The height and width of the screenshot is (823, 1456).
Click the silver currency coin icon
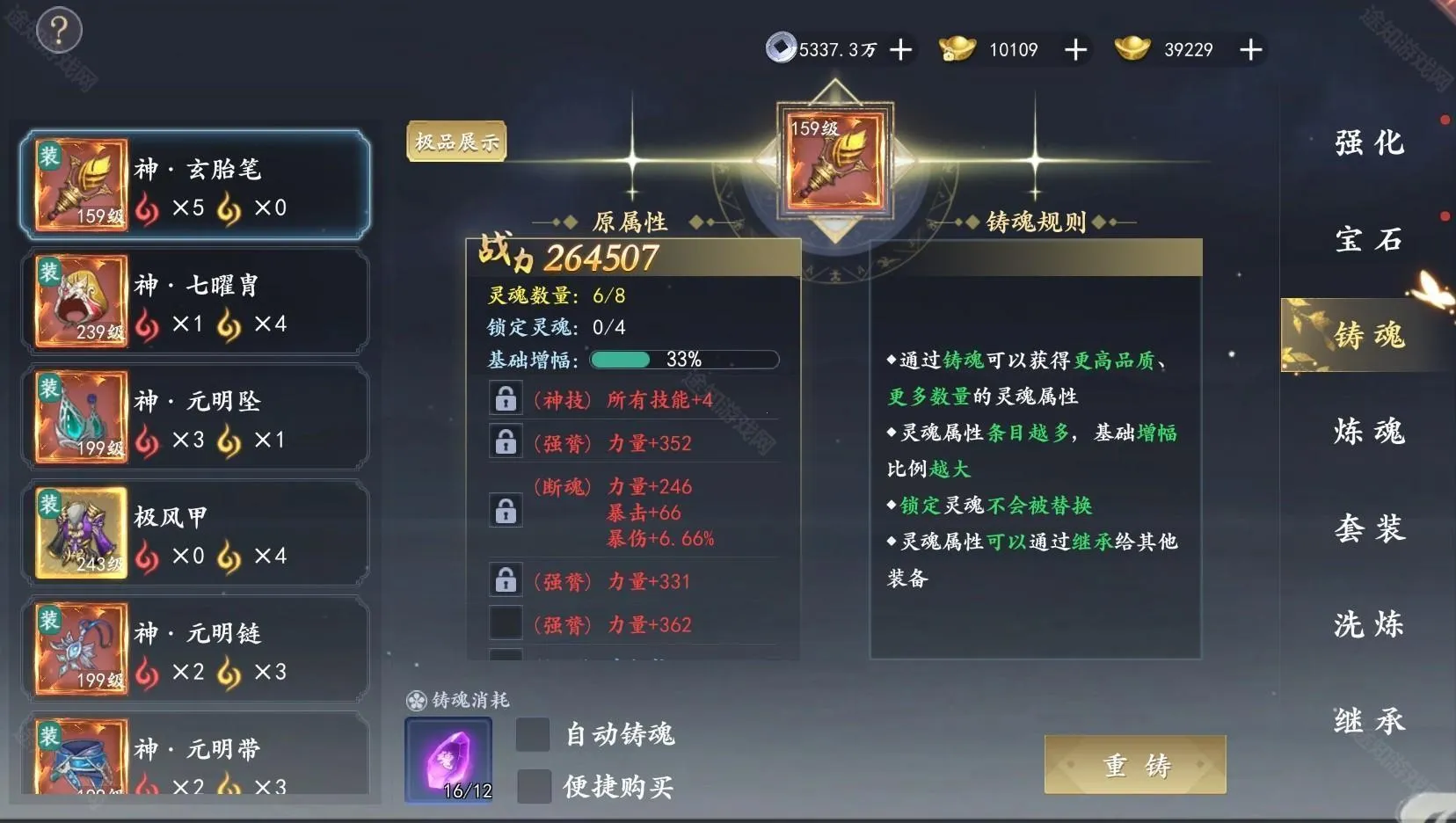[x=781, y=50]
